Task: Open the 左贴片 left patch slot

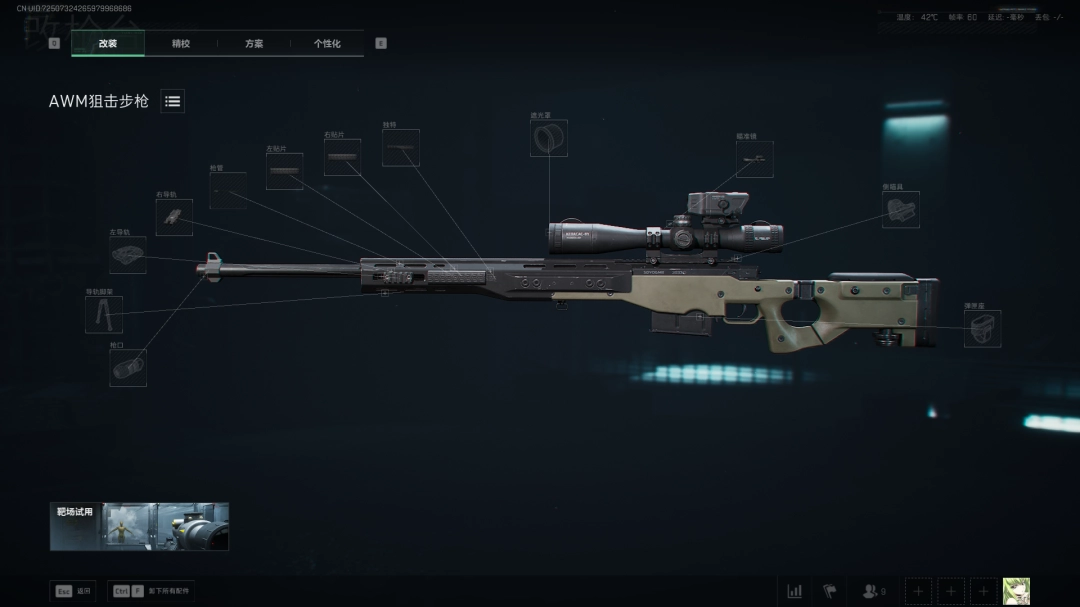Action: (x=284, y=172)
